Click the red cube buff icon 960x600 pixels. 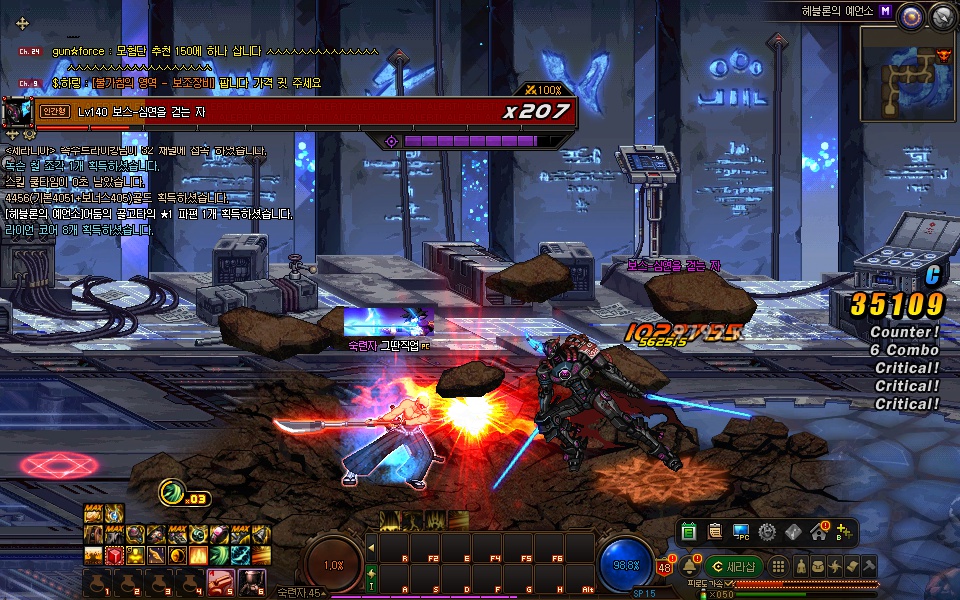(x=113, y=555)
